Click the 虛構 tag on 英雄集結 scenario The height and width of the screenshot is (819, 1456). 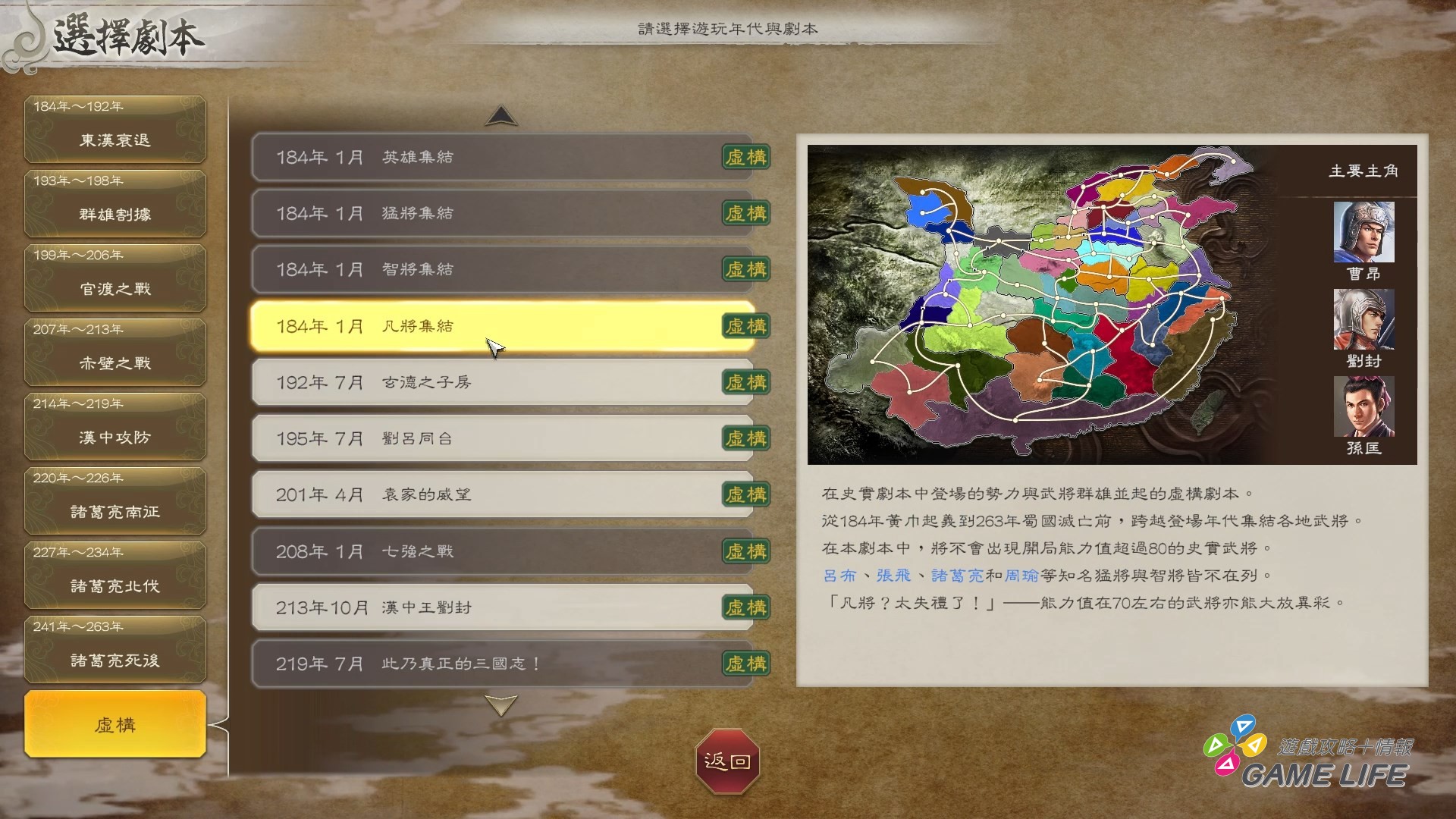point(745,158)
